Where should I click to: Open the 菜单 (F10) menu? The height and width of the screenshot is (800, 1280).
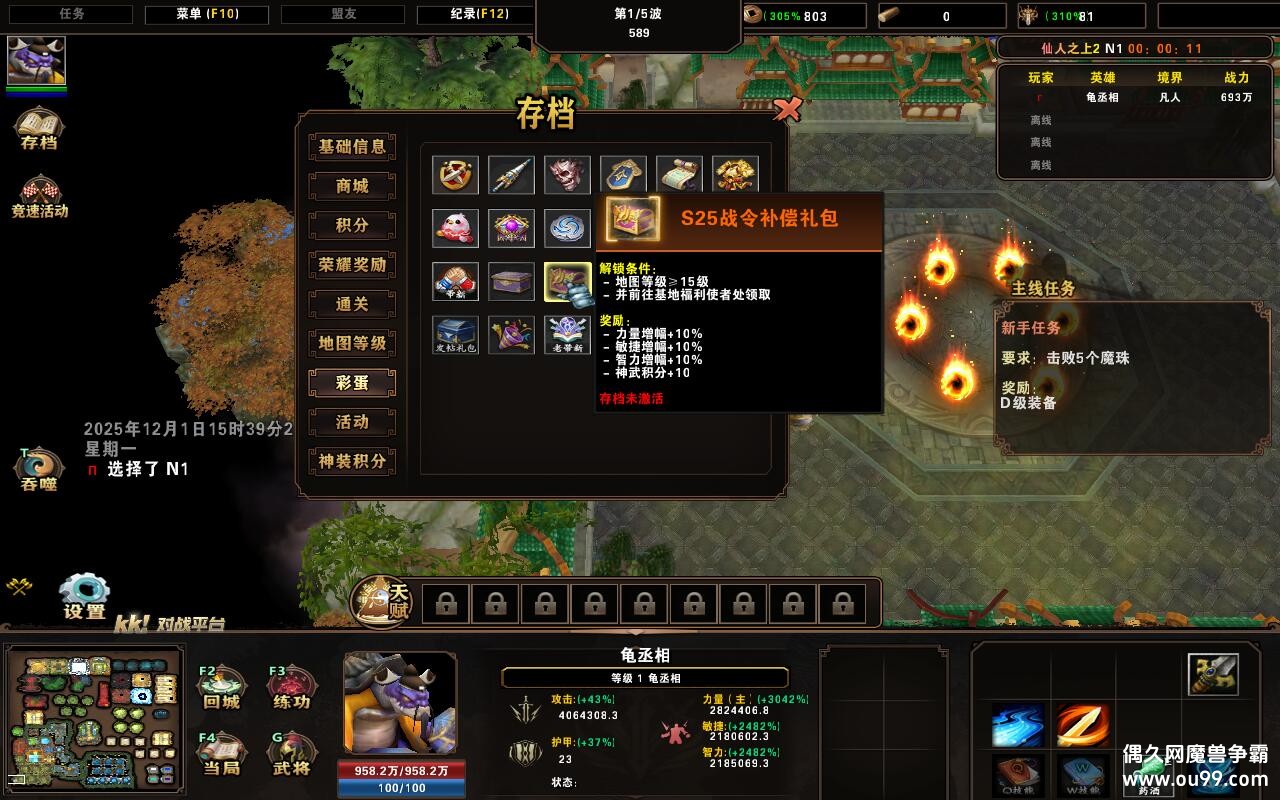point(208,15)
